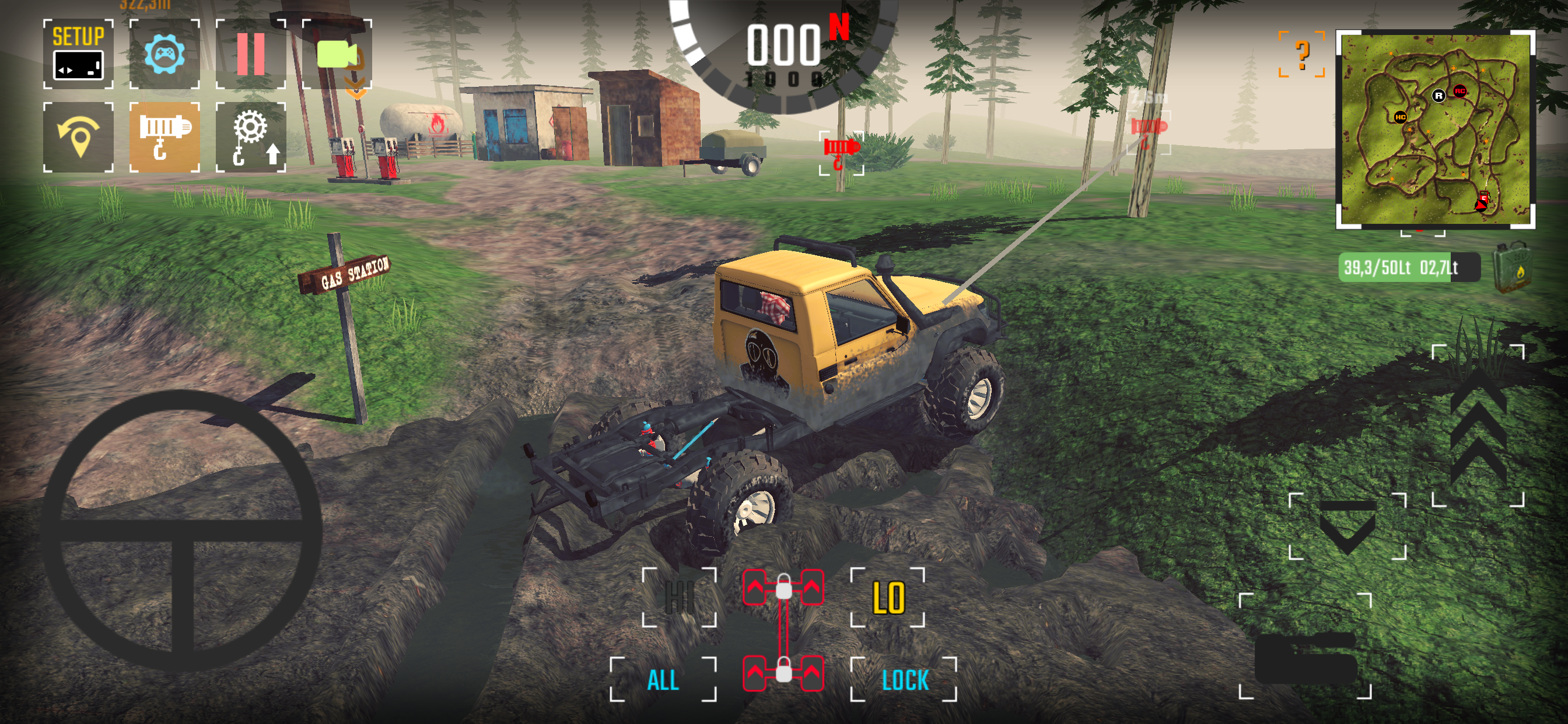Toggle differential LOCK
This screenshot has height=724, width=1568.
pyautogui.click(x=904, y=680)
